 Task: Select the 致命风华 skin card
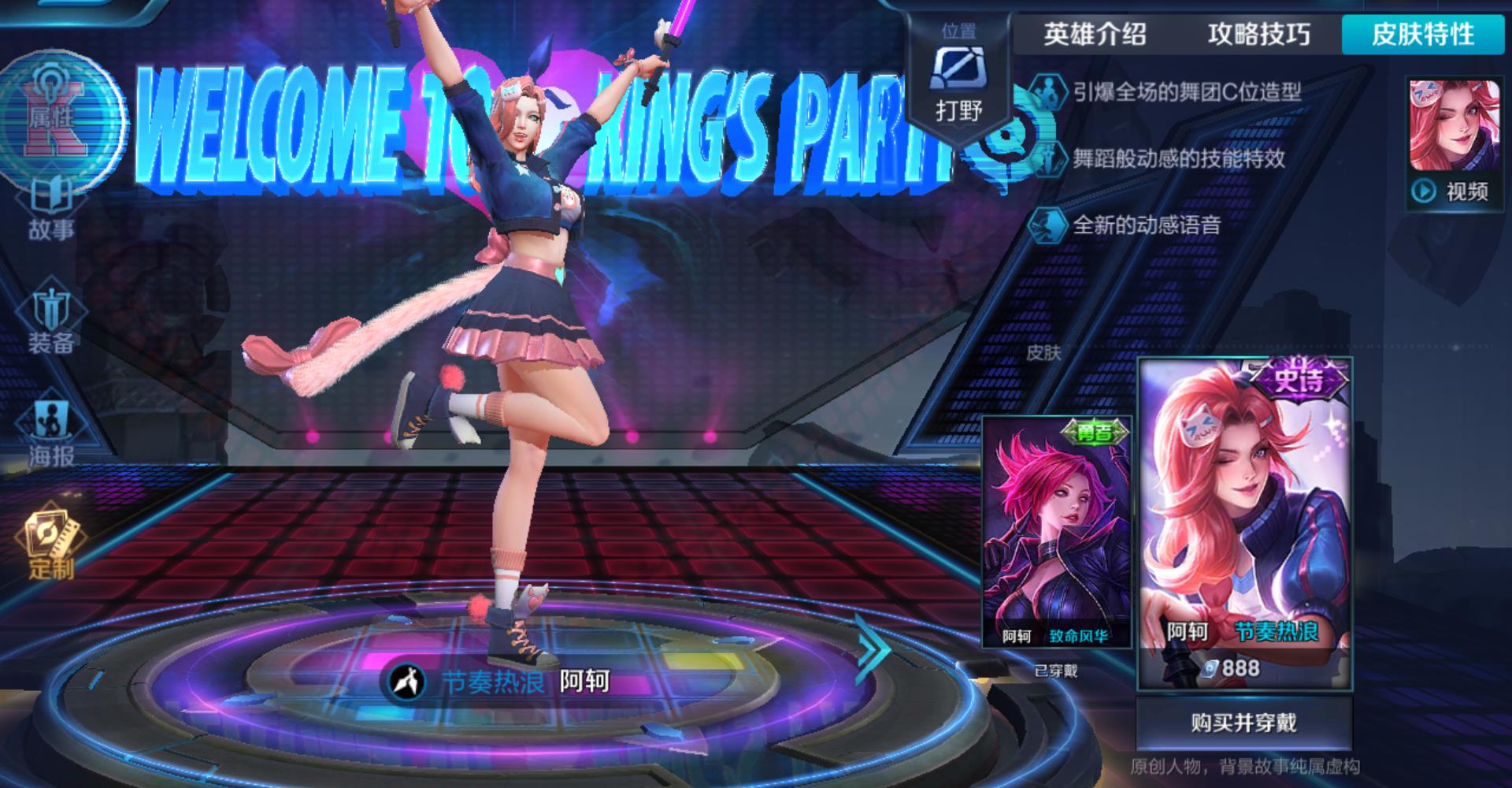[x=1057, y=532]
